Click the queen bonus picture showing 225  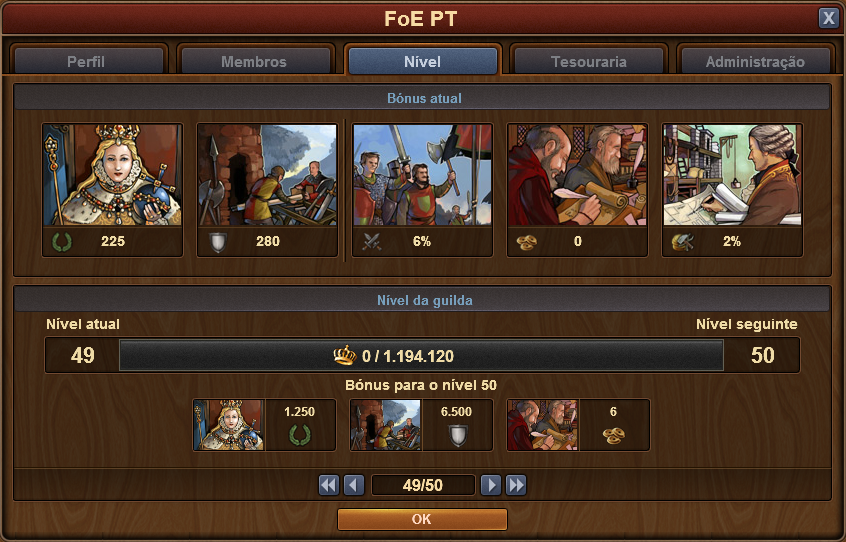pyautogui.click(x=112, y=176)
